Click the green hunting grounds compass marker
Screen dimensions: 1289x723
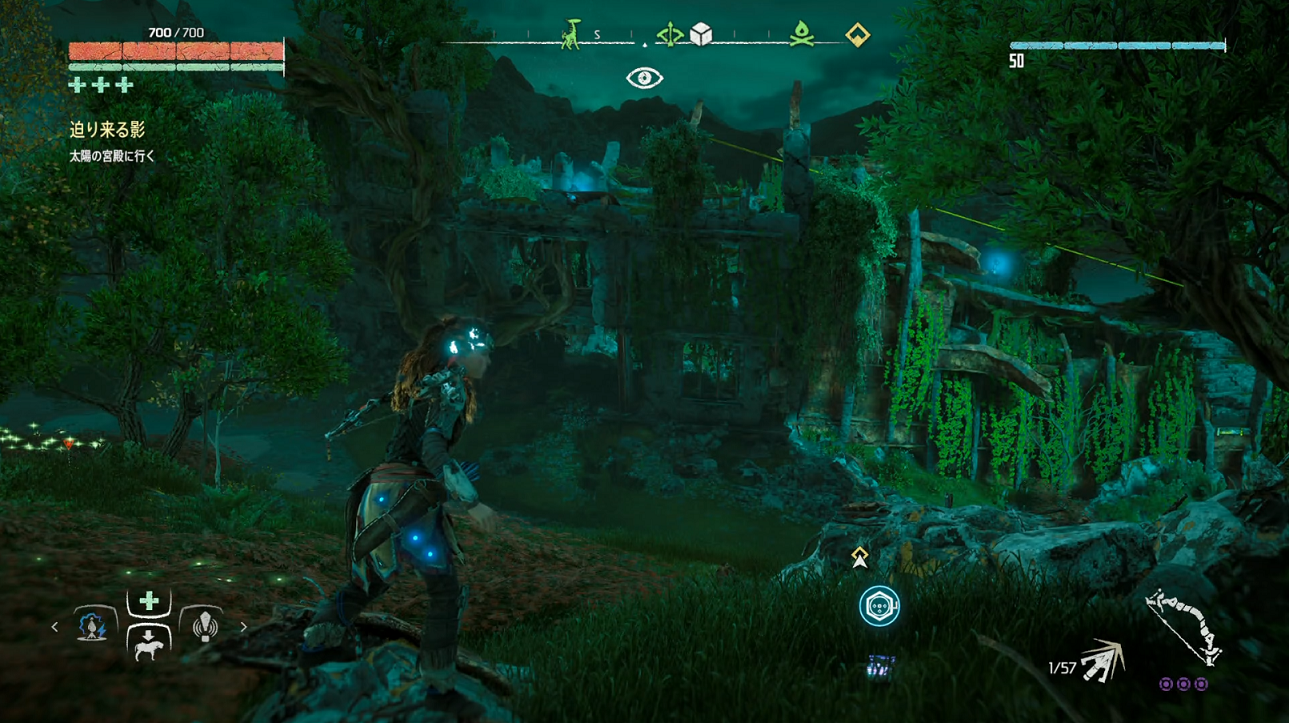tap(670, 35)
